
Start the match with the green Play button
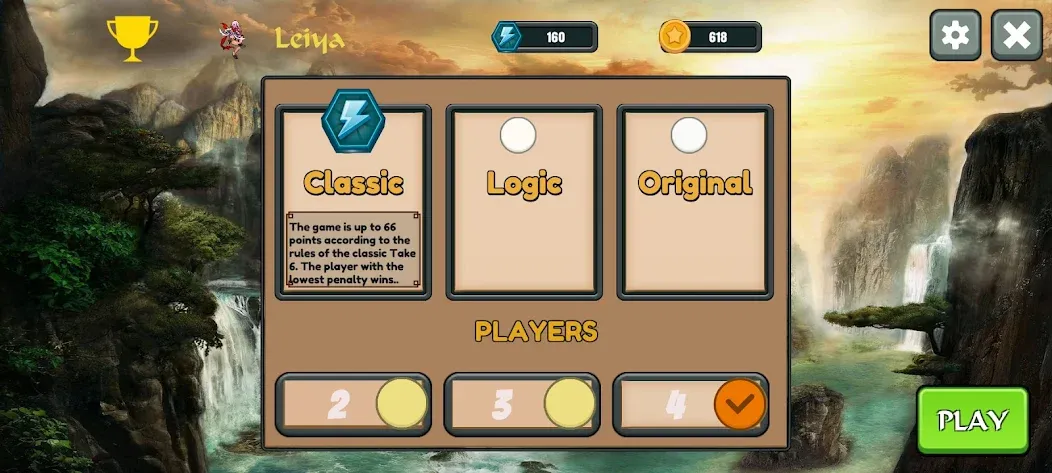pyautogui.click(x=972, y=420)
